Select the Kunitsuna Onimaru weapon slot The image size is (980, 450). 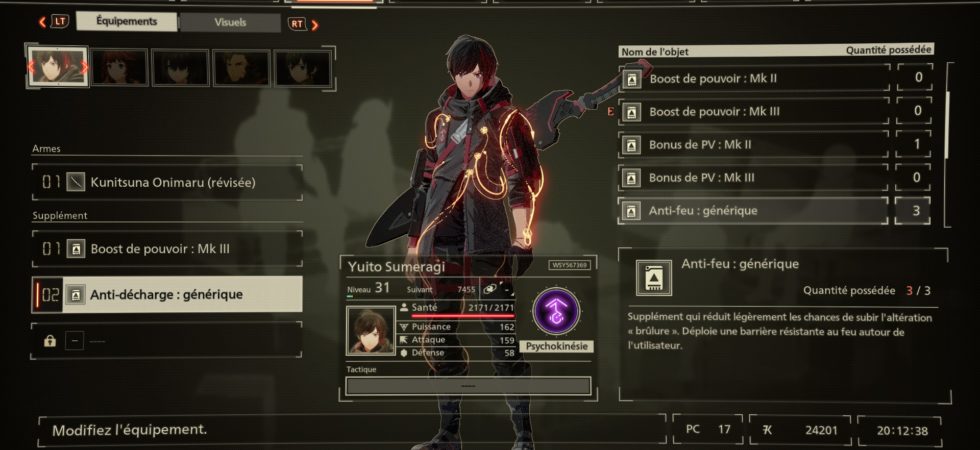click(167, 182)
